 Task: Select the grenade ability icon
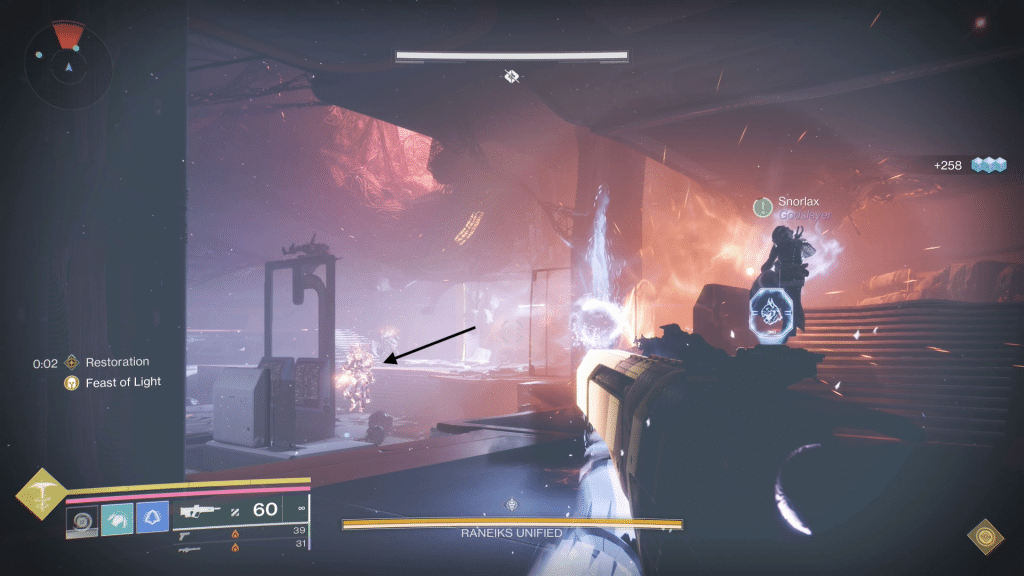pos(82,517)
